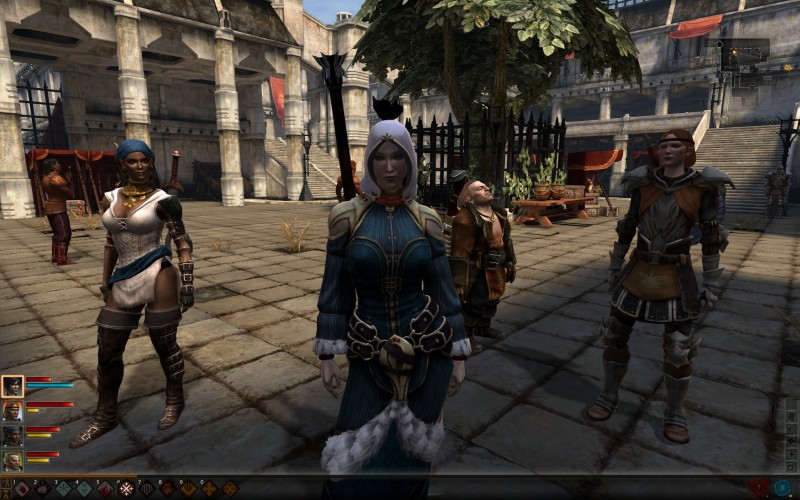Screen dimensions: 800x500
Task: Use the red health potion quickslot
Action: point(759,488)
